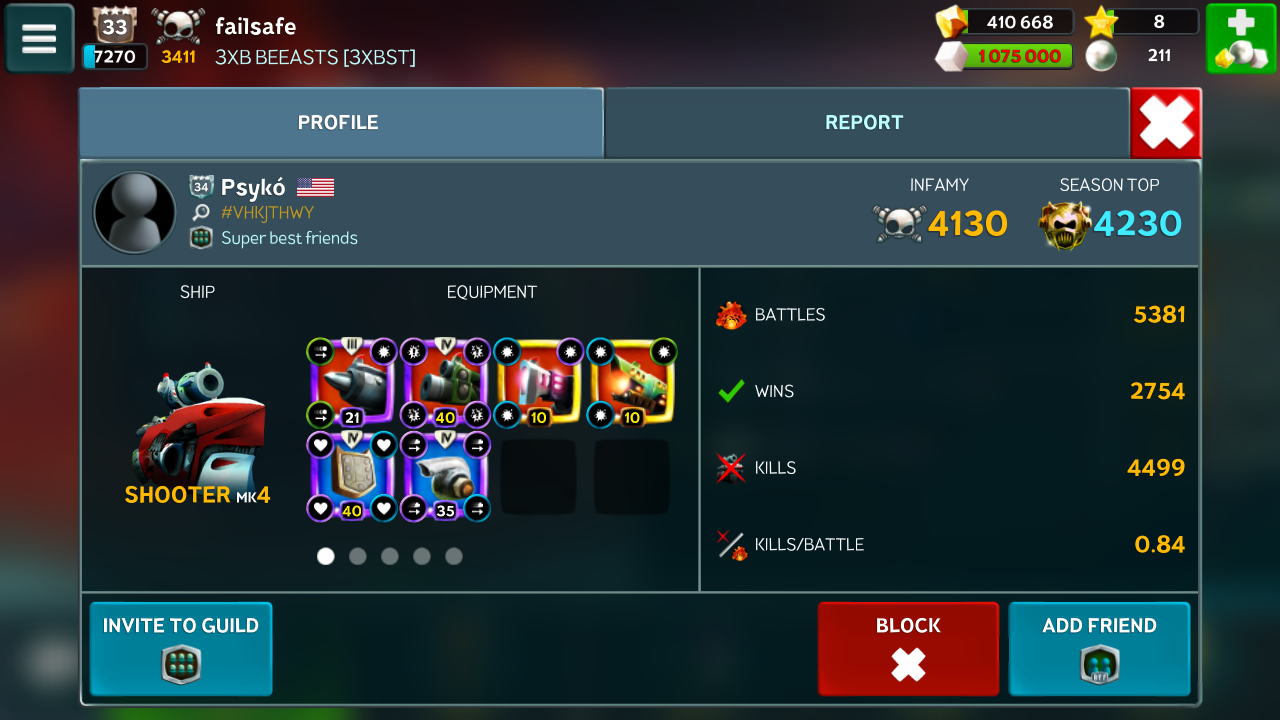Image resolution: width=1280 pixels, height=720 pixels.
Task: Open the hamburger main menu
Action: [x=39, y=38]
